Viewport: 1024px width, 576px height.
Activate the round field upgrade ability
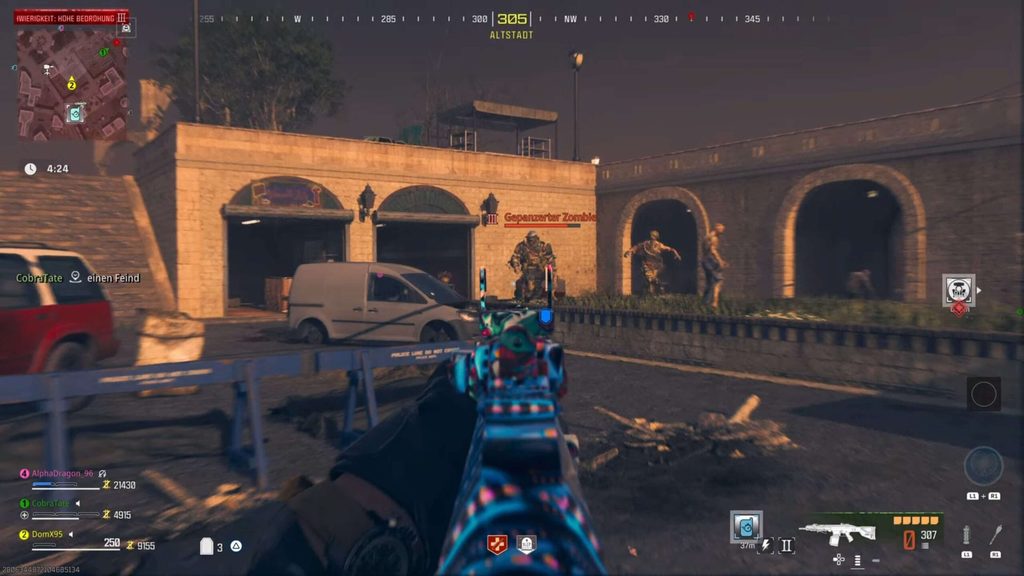[983, 466]
